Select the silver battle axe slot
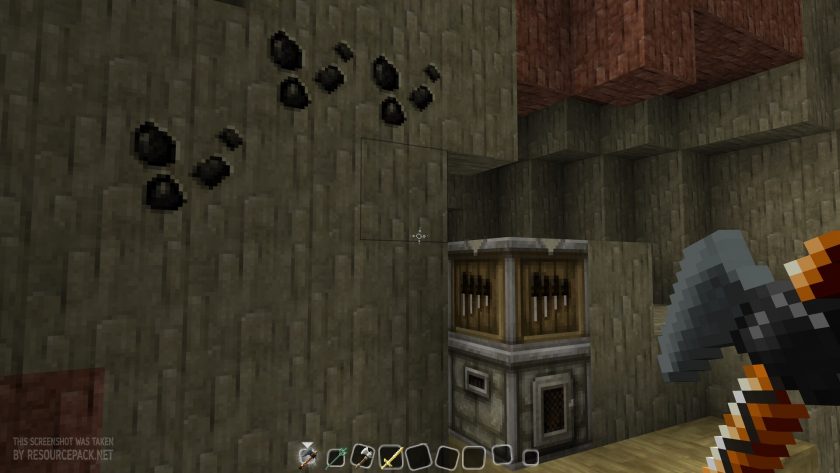Viewport: 840px width, 473px height. click(x=362, y=456)
